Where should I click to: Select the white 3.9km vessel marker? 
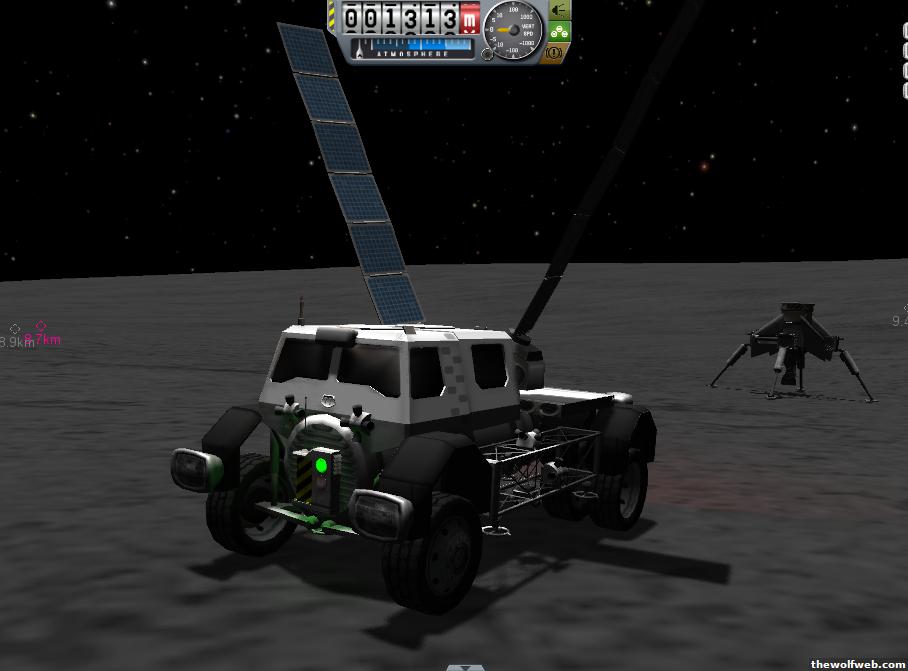[15, 329]
